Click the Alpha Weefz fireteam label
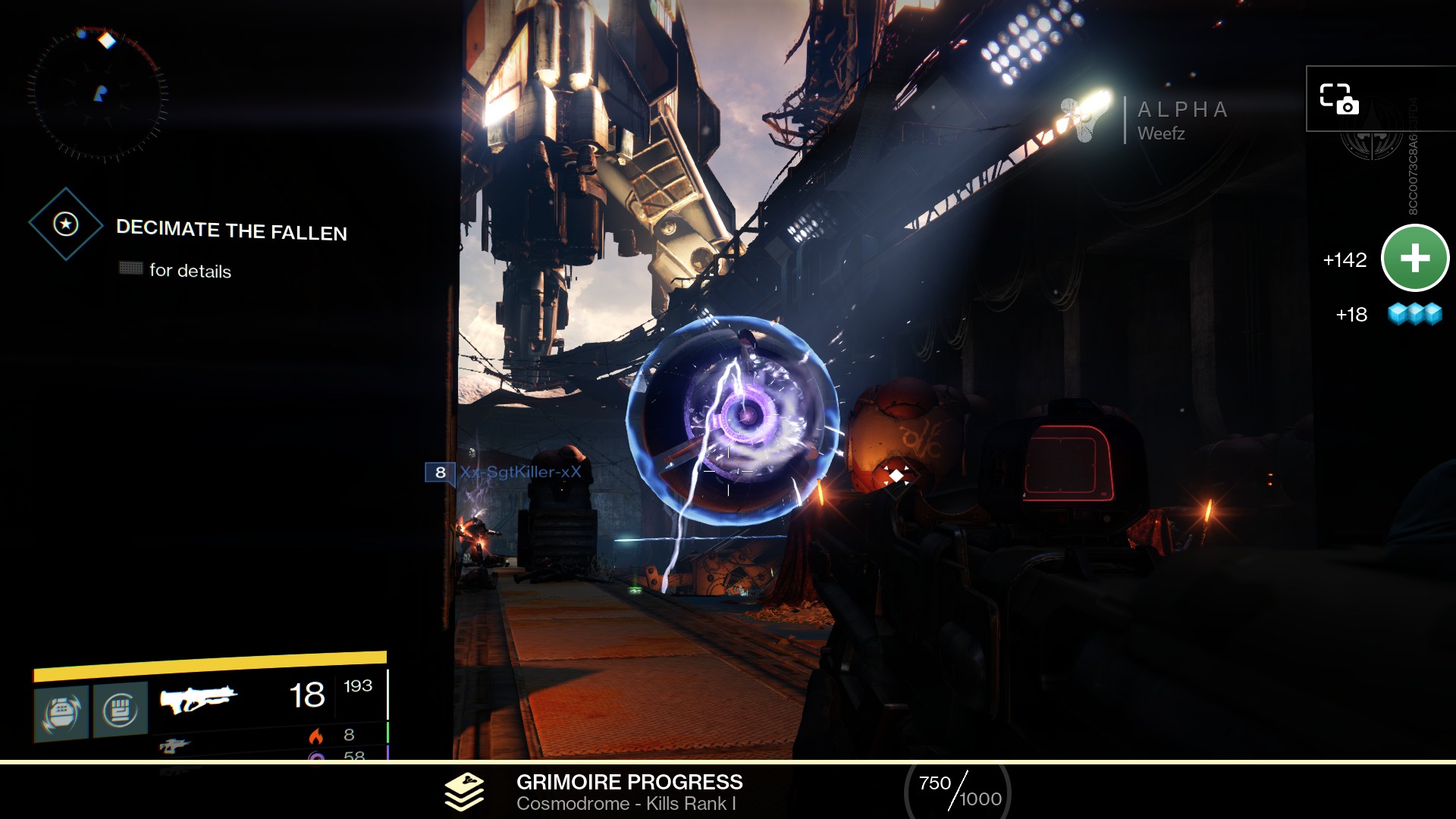The height and width of the screenshot is (819, 1456). pyautogui.click(x=1181, y=121)
